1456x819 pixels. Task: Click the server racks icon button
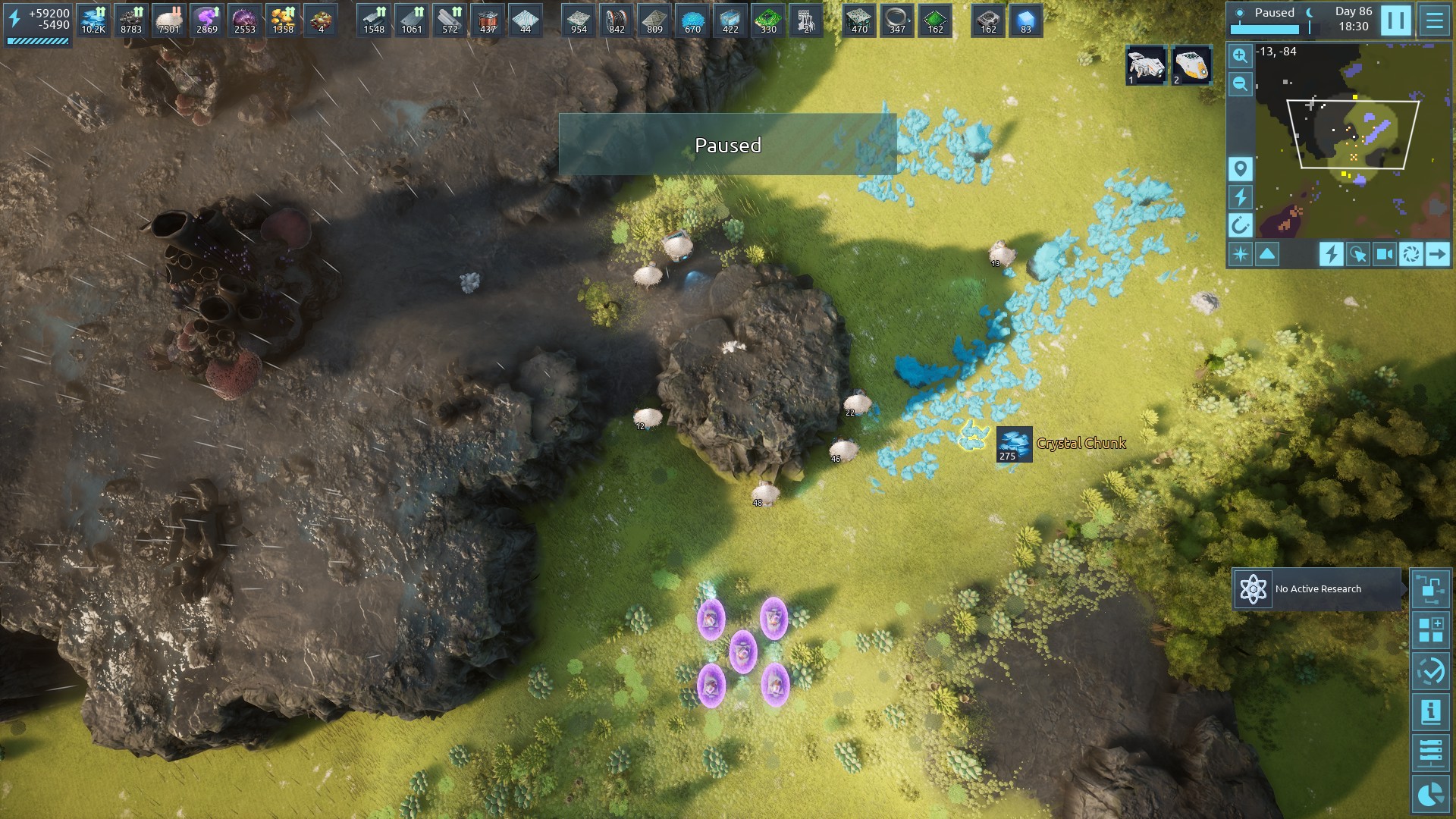tap(1431, 753)
